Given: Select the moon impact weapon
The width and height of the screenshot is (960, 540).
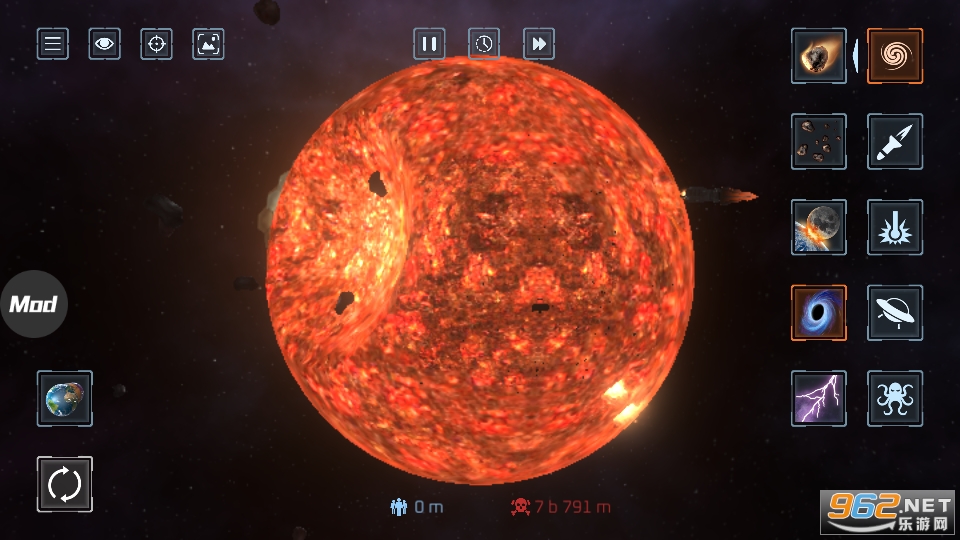Looking at the screenshot, I should [x=819, y=227].
